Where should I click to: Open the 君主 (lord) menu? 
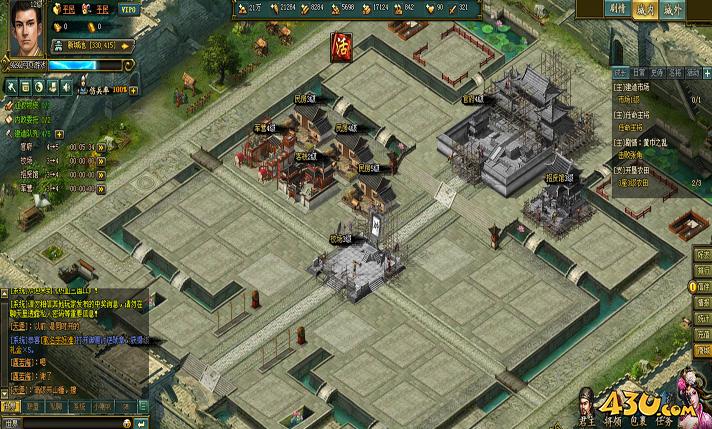(587, 422)
